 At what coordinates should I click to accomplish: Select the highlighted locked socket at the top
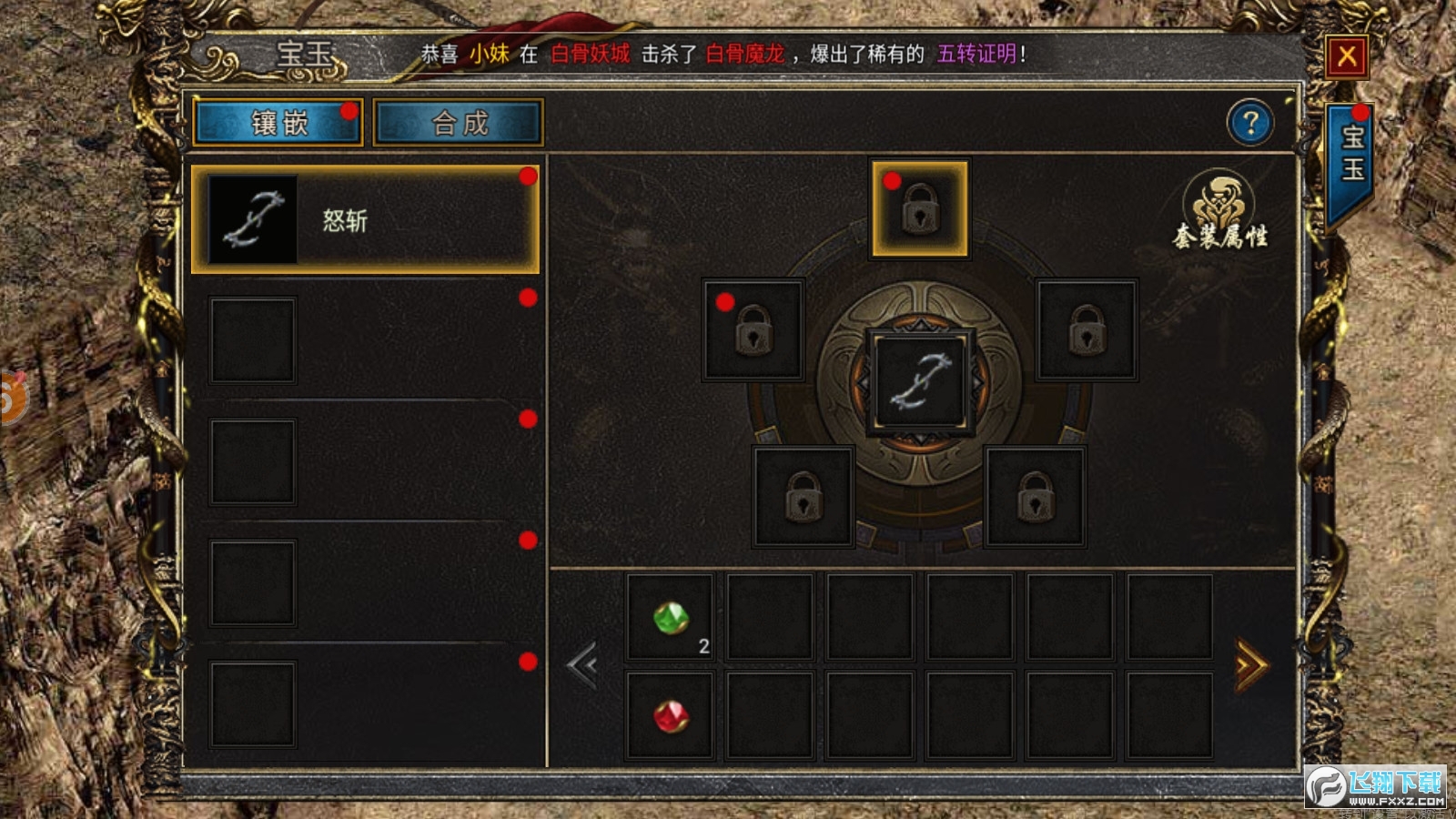919,209
